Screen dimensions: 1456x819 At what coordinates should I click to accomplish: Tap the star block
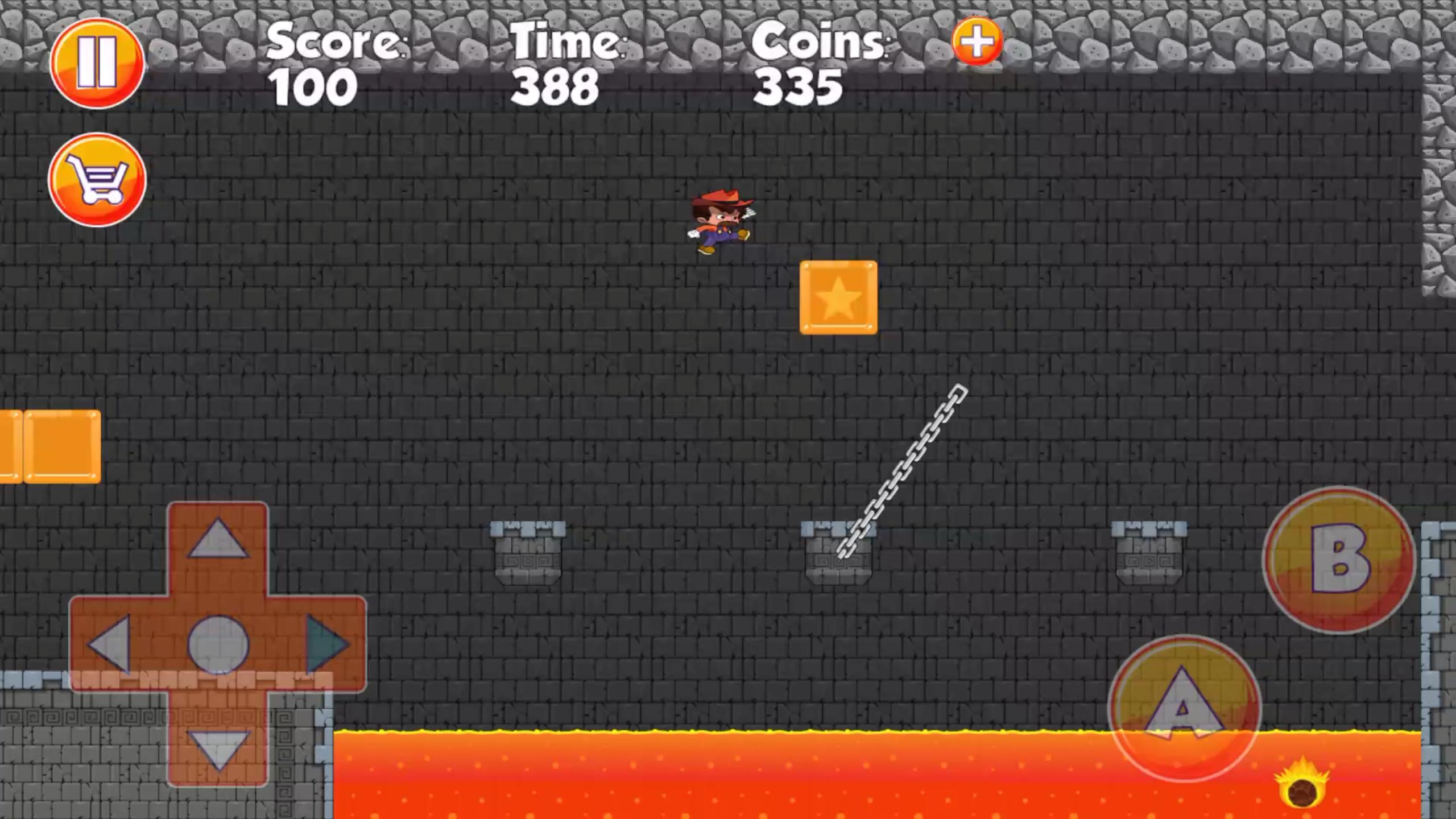click(x=838, y=297)
